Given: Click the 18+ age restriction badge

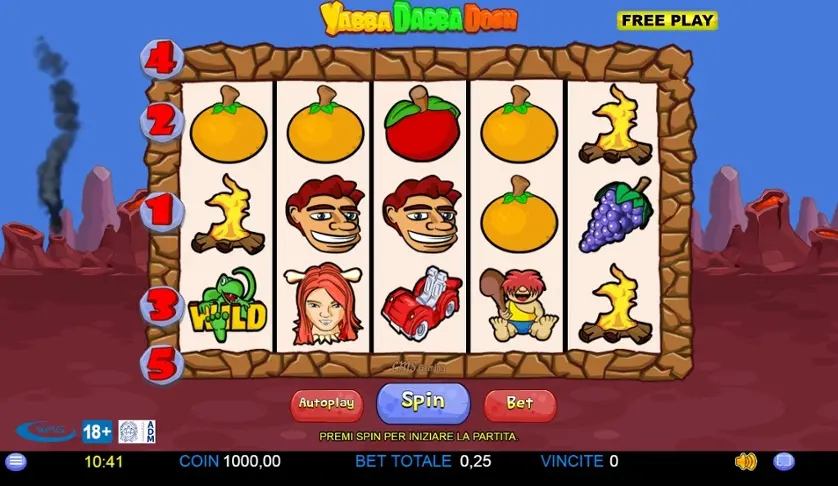Looking at the screenshot, I should pyautogui.click(x=97, y=432).
